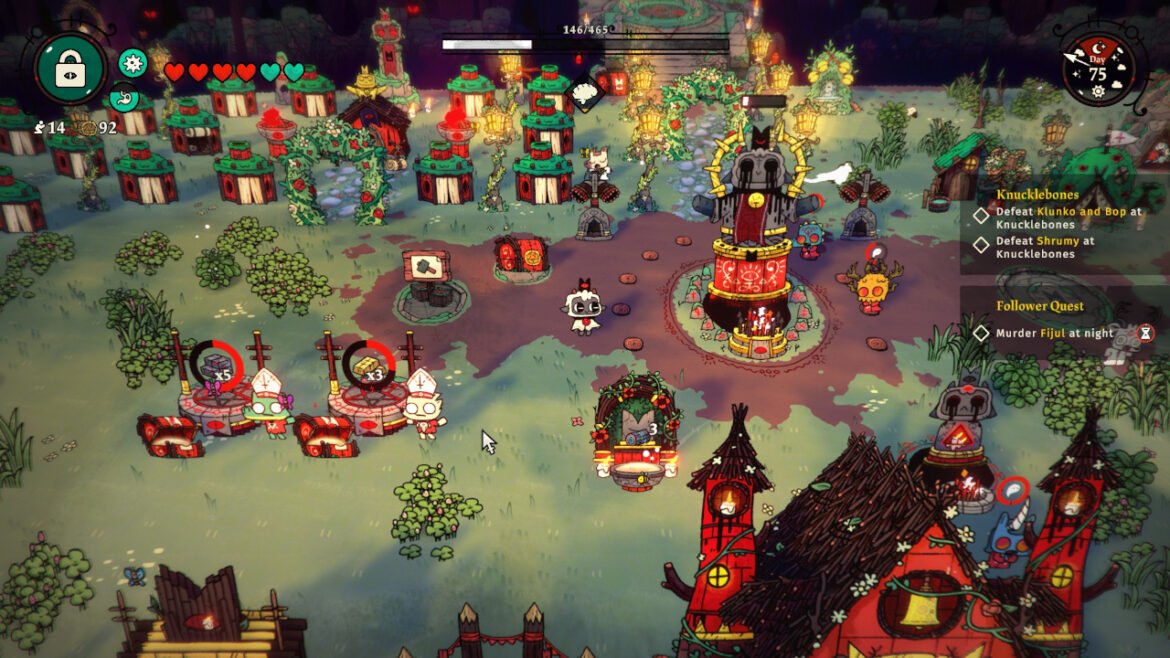The height and width of the screenshot is (658, 1170).
Task: Open the Follower Quest tracker heading
Action: pos(1040,306)
